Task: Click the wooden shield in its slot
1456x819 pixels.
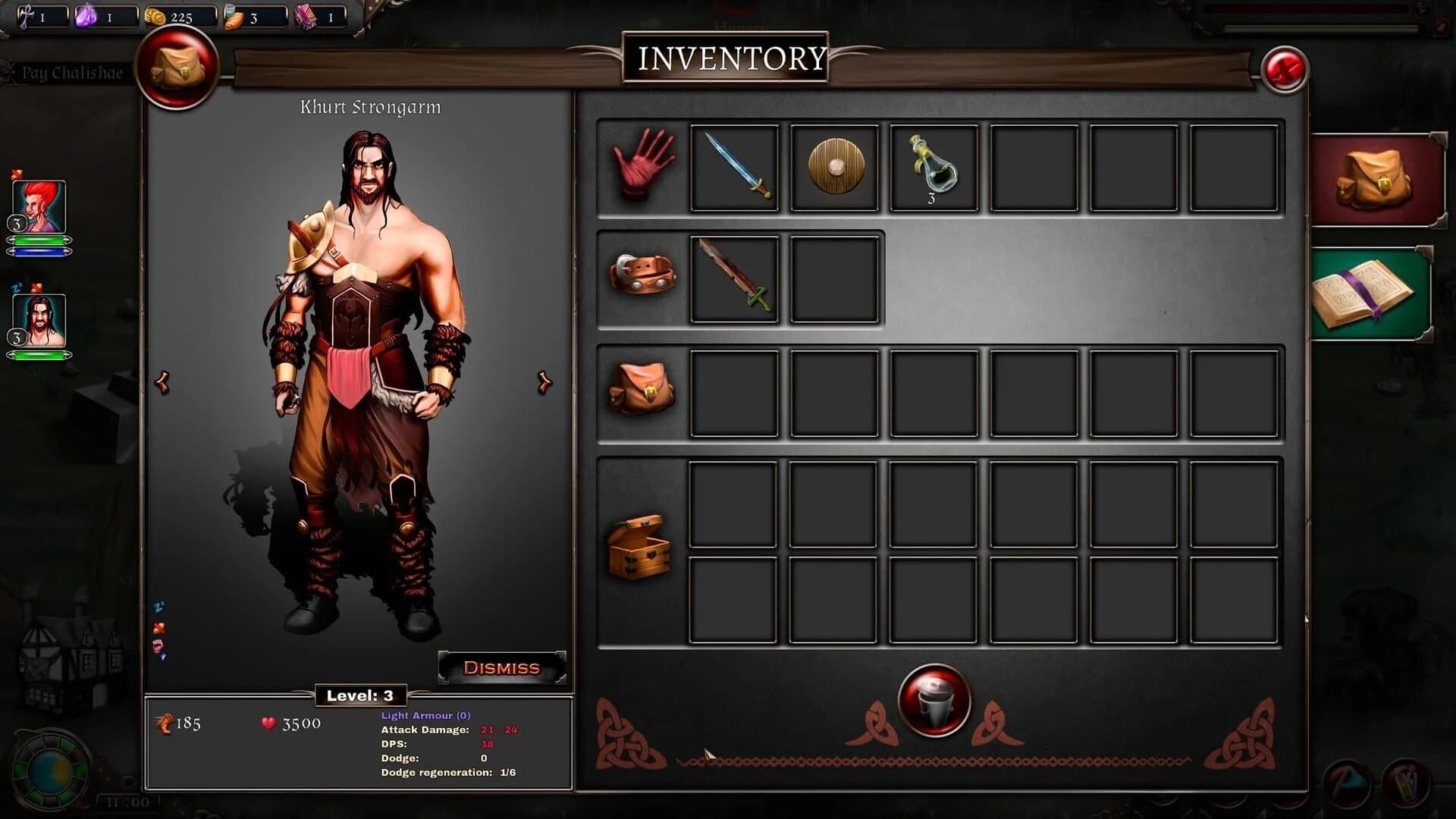Action: (x=833, y=168)
